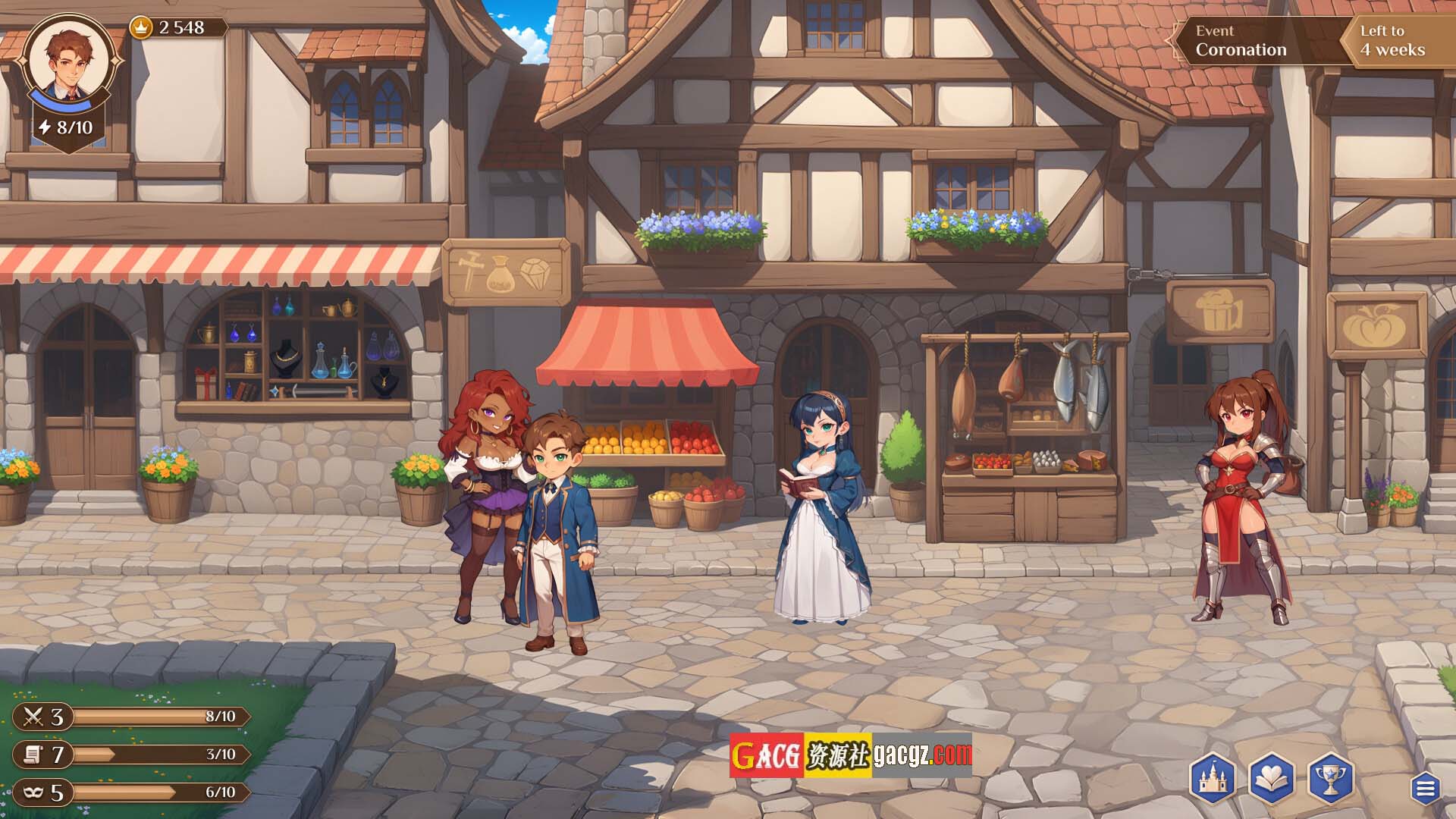
Task: Open the heart and book journal icon
Action: pos(1271,779)
